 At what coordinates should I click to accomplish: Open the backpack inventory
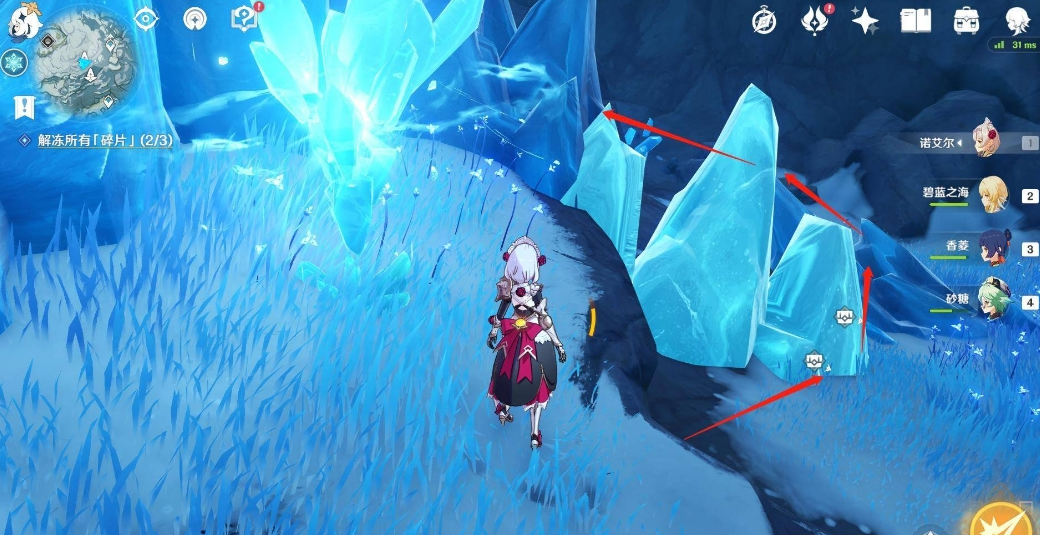click(x=966, y=20)
